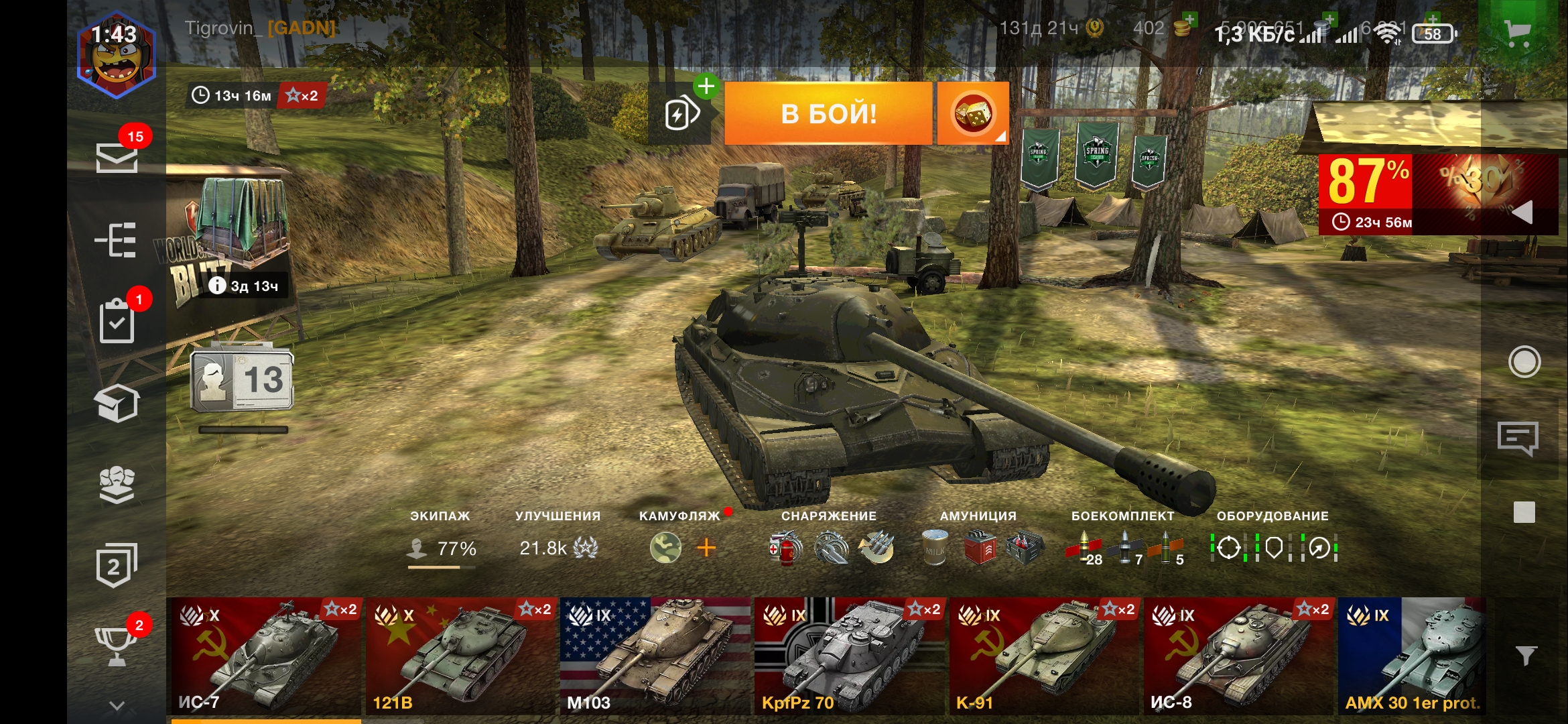The image size is (1568, 724).
Task: Open the chat speech bubble icon
Action: tap(1518, 439)
